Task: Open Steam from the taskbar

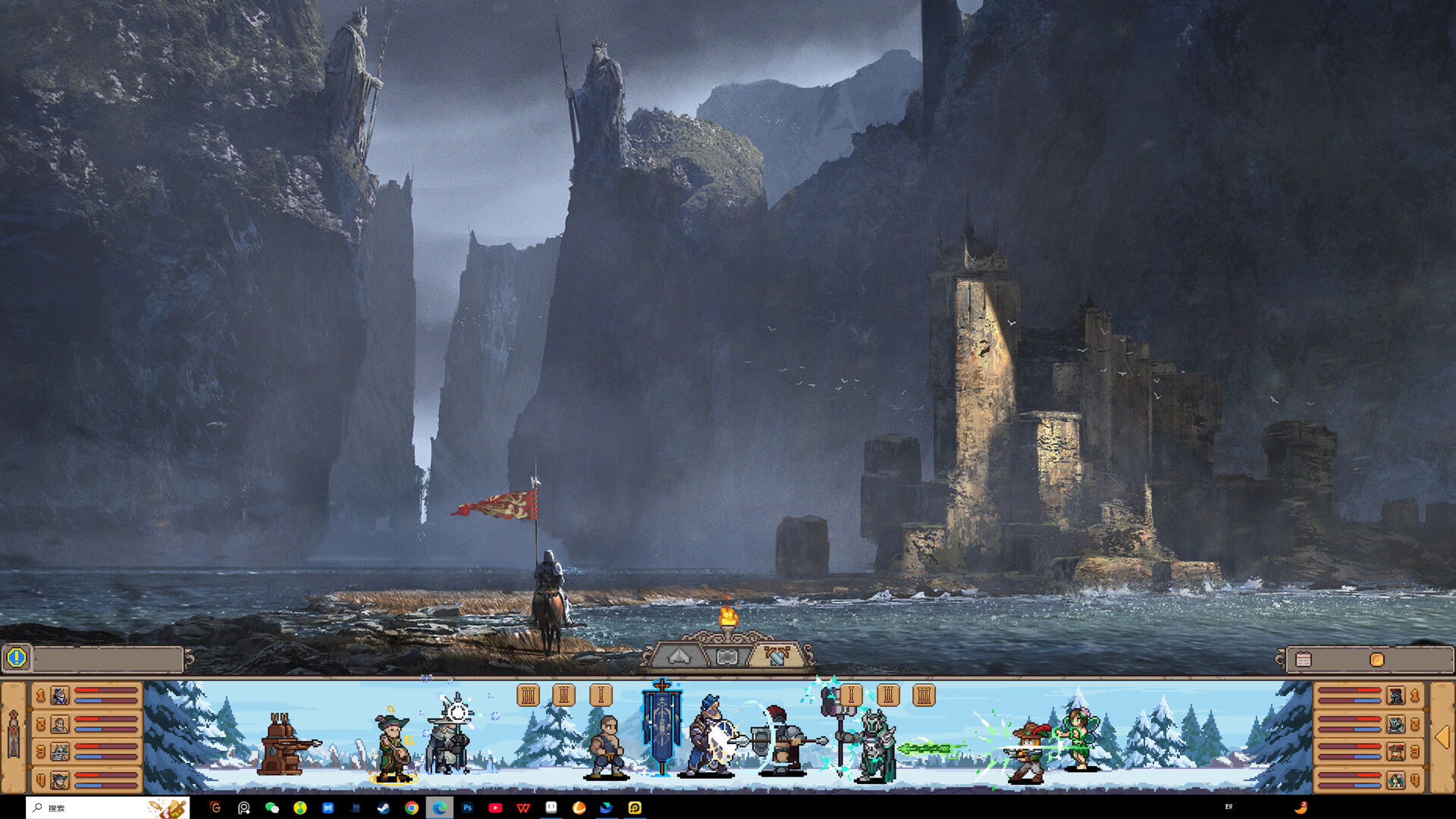Action: coord(384,808)
